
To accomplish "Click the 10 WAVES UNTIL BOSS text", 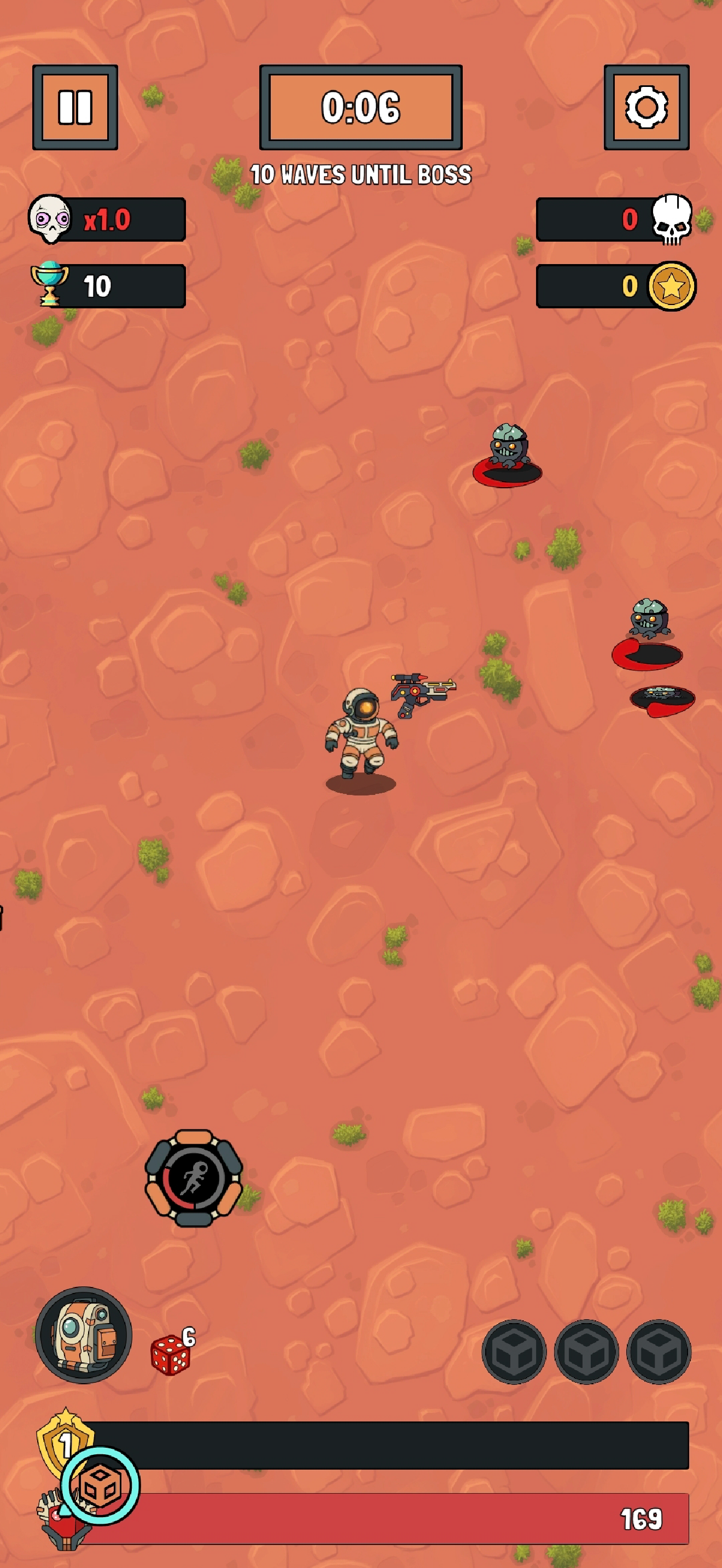I will (x=360, y=173).
